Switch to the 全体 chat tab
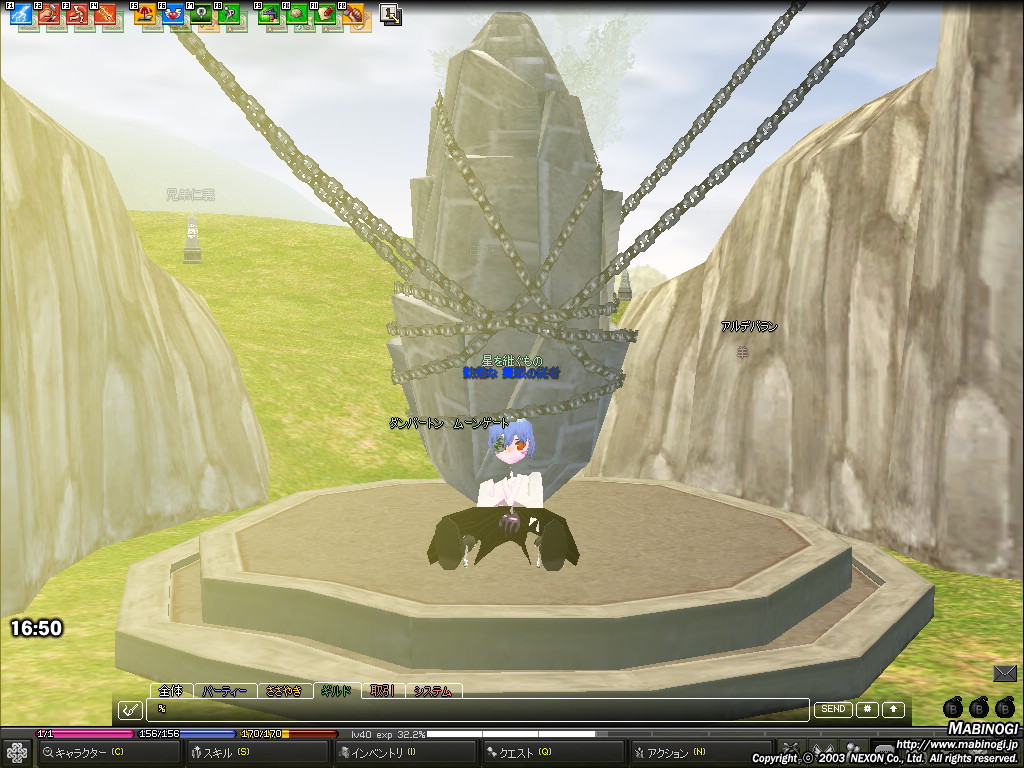Screen dimensions: 1024x768 click(172, 691)
